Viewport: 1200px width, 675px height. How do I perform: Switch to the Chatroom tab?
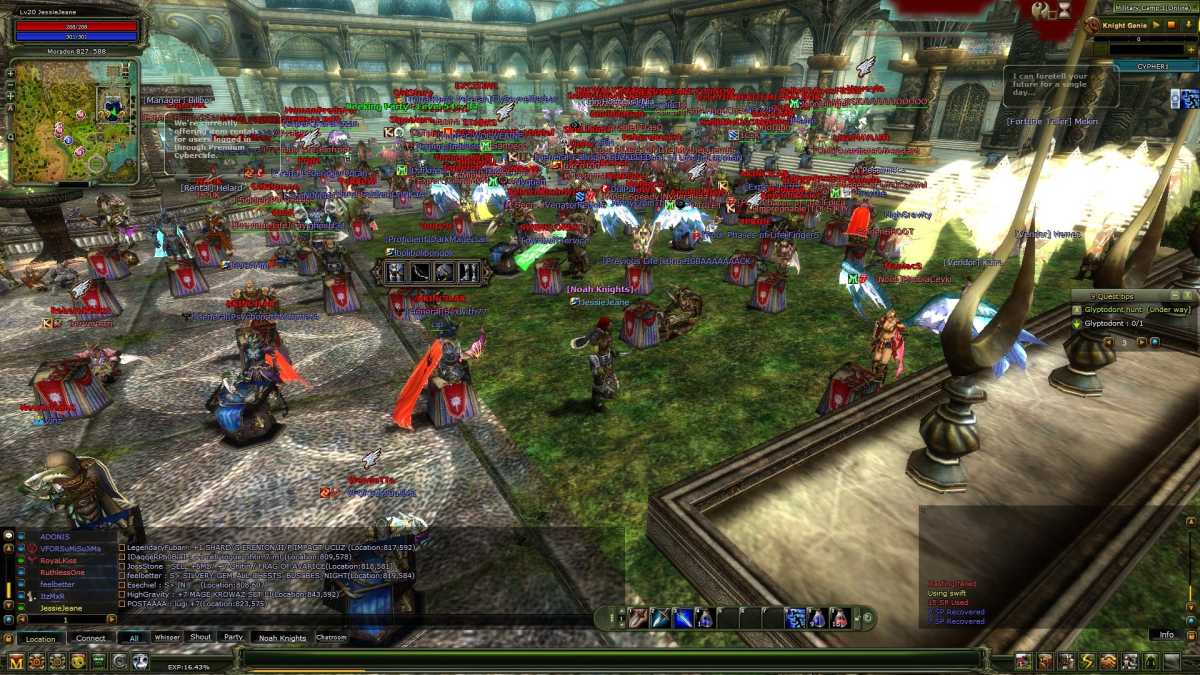pos(331,637)
